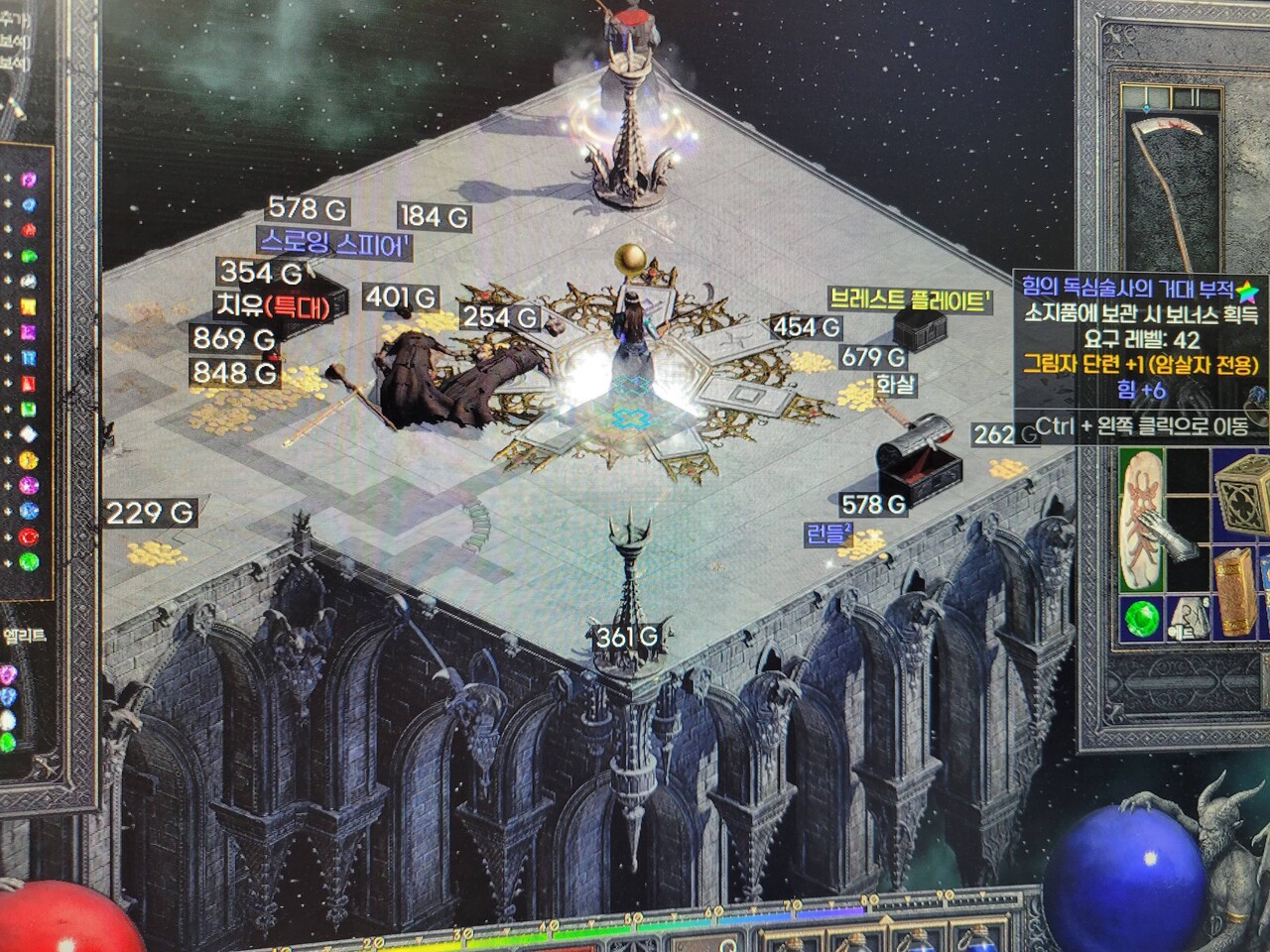Pick up the 브레스트 플레이트 item label
Image resolution: width=1270 pixels, height=952 pixels.
911,299
